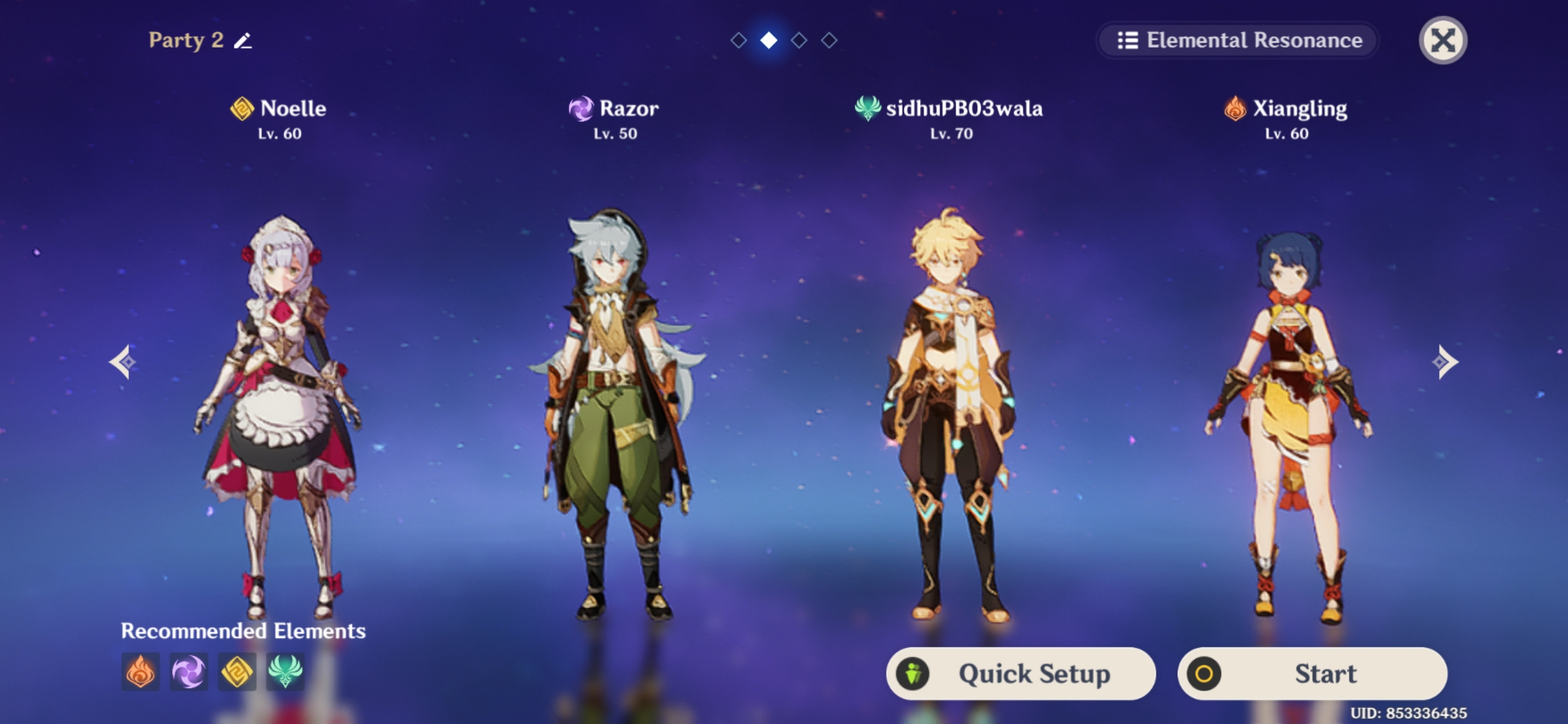This screenshot has height=724, width=1568.
Task: Click the pencil icon to rename Party 2
Action: [244, 41]
